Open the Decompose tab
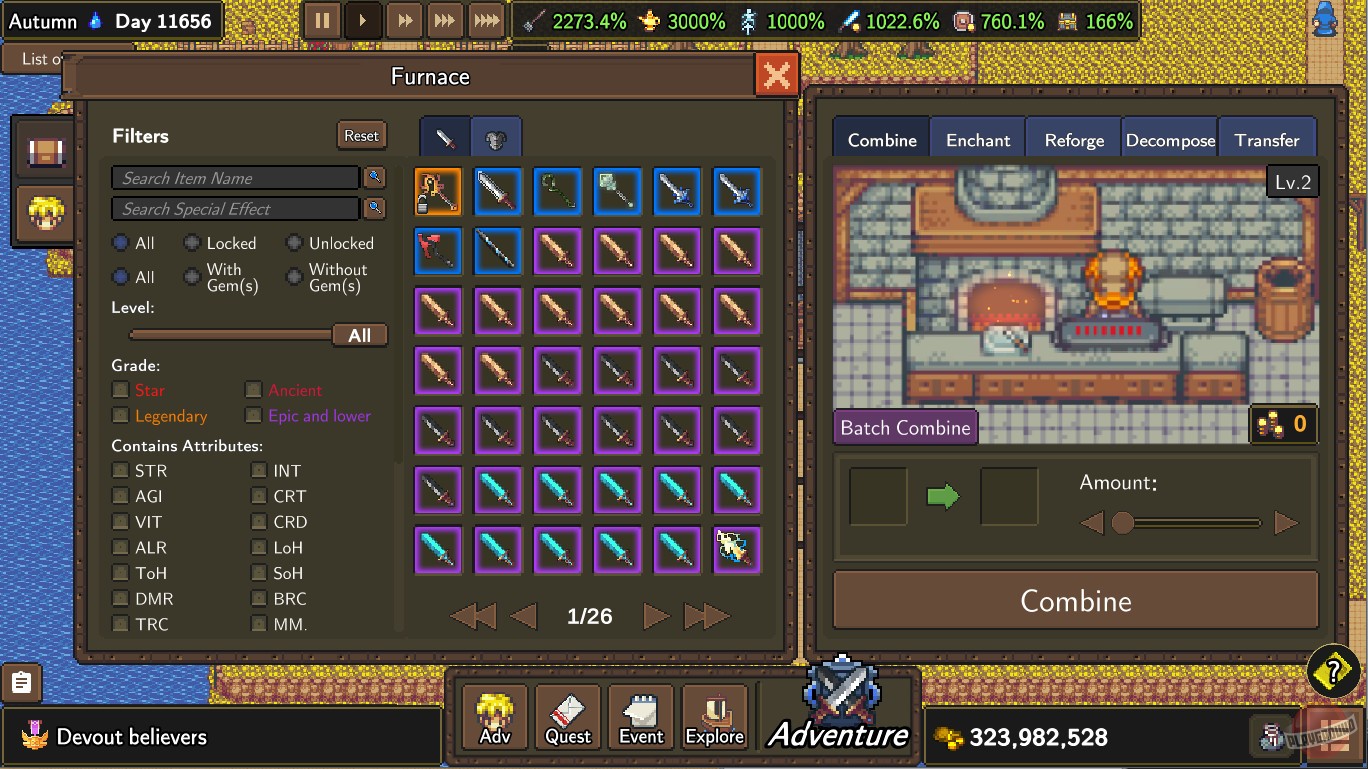 tap(1170, 139)
